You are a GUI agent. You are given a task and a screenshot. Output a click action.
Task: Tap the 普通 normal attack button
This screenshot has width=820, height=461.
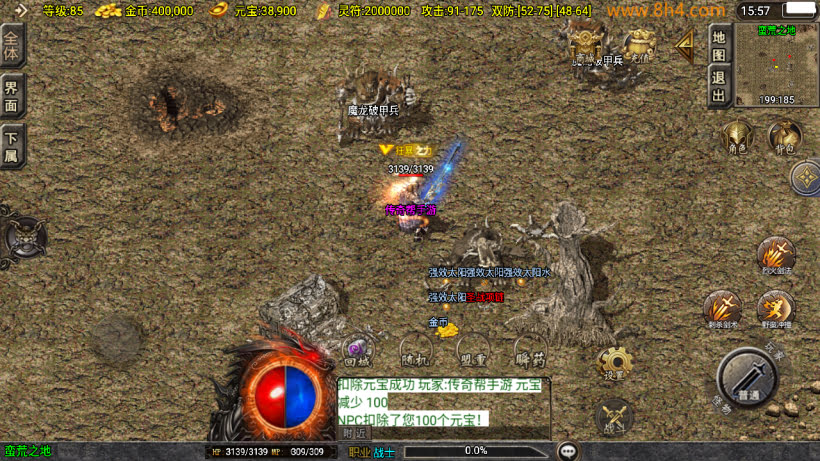coord(747,378)
